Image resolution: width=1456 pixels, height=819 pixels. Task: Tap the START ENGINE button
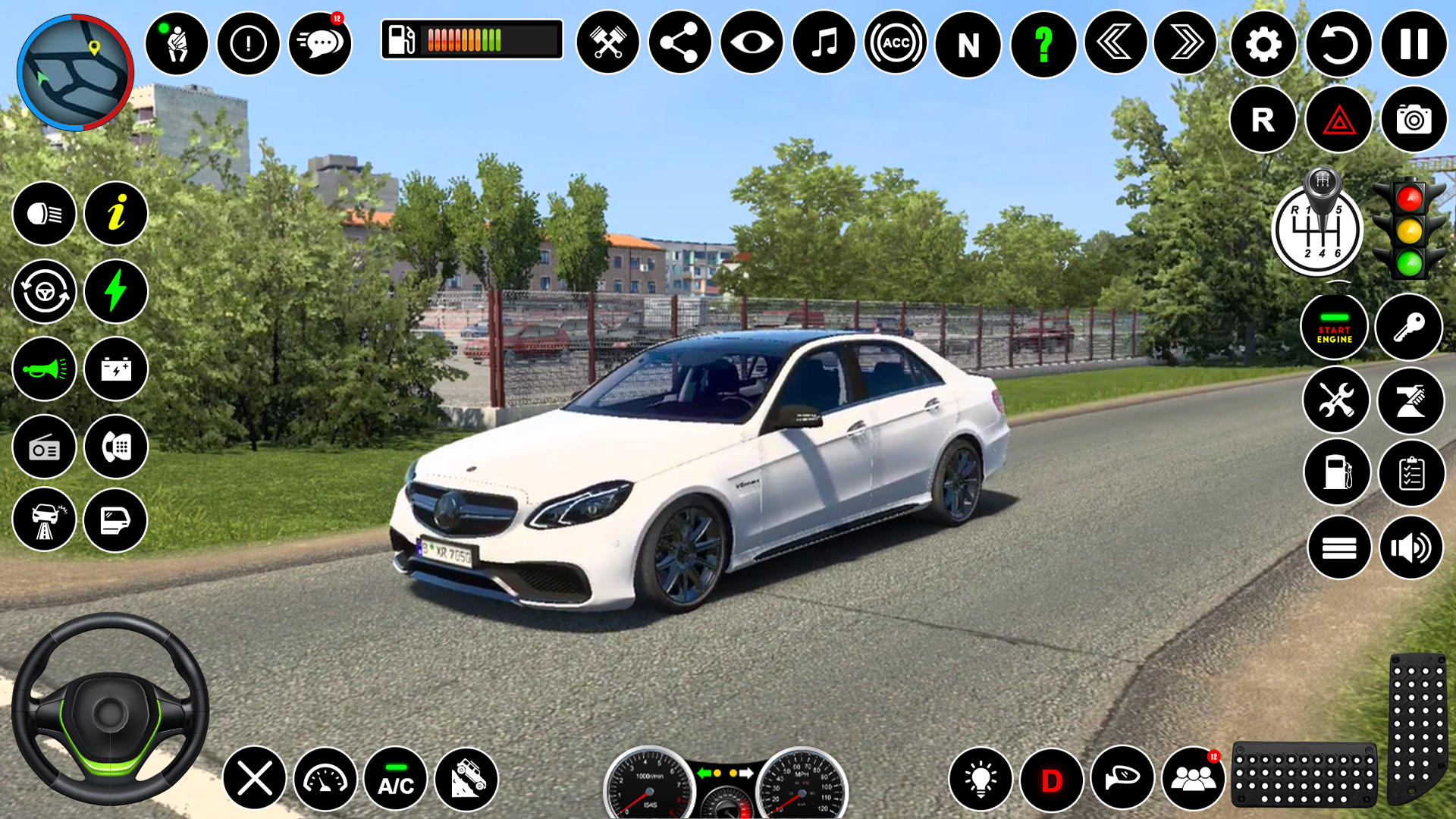pyautogui.click(x=1334, y=328)
